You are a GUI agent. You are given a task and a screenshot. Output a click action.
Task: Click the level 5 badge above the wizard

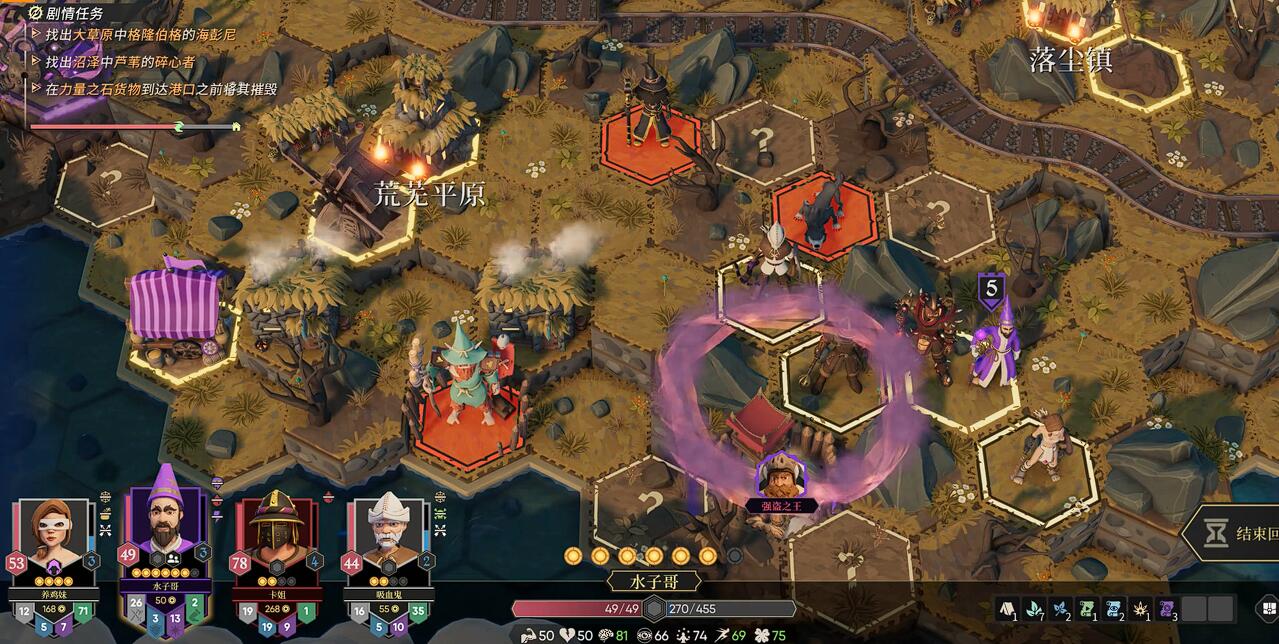click(x=991, y=290)
